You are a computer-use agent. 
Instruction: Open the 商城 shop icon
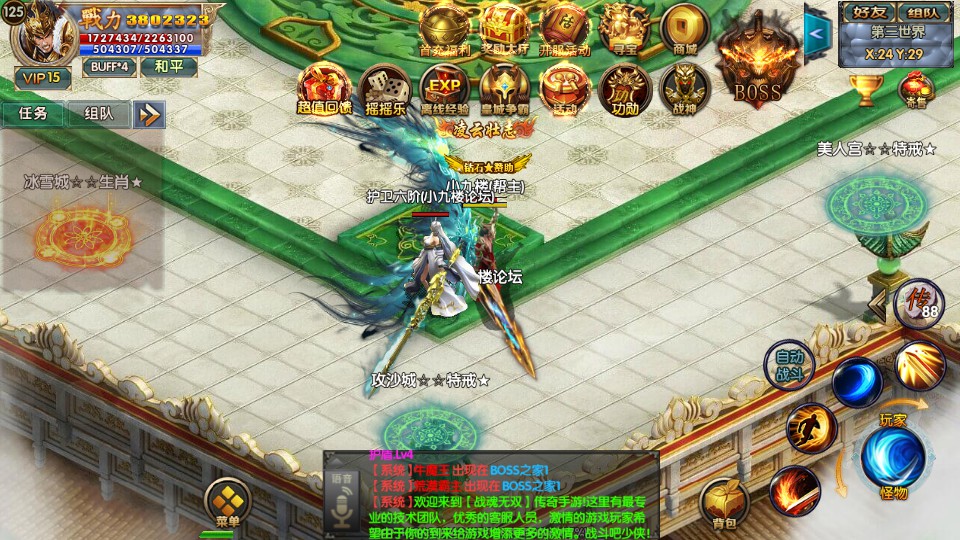click(x=685, y=28)
